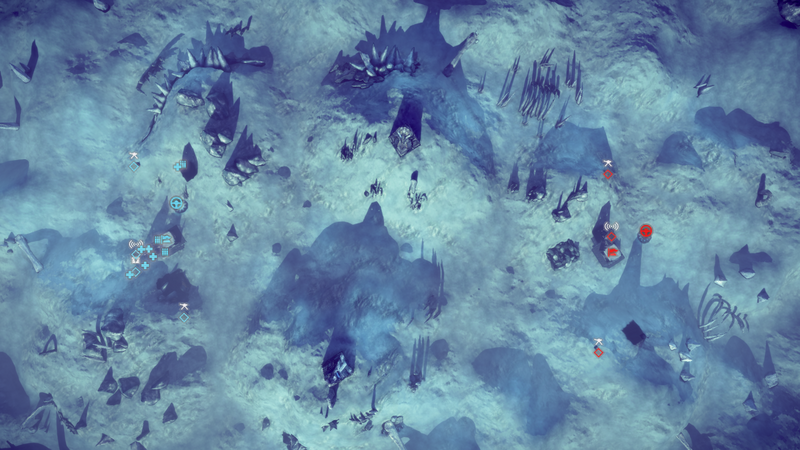Select the blue radio signal marker
800x450 pixels.
click(135, 245)
